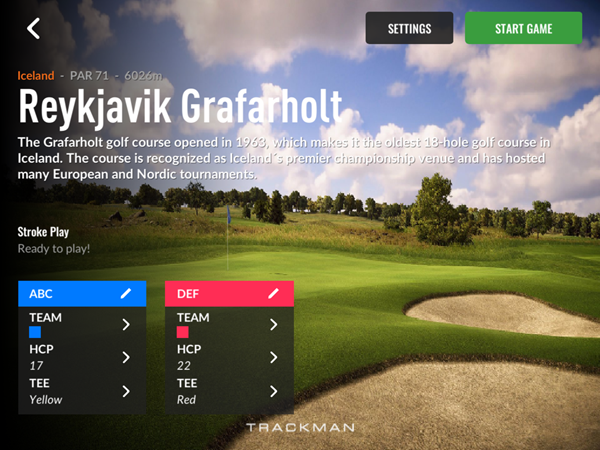The image size is (600, 450).
Task: Change DEF's handicap of 22
Action: click(229, 357)
